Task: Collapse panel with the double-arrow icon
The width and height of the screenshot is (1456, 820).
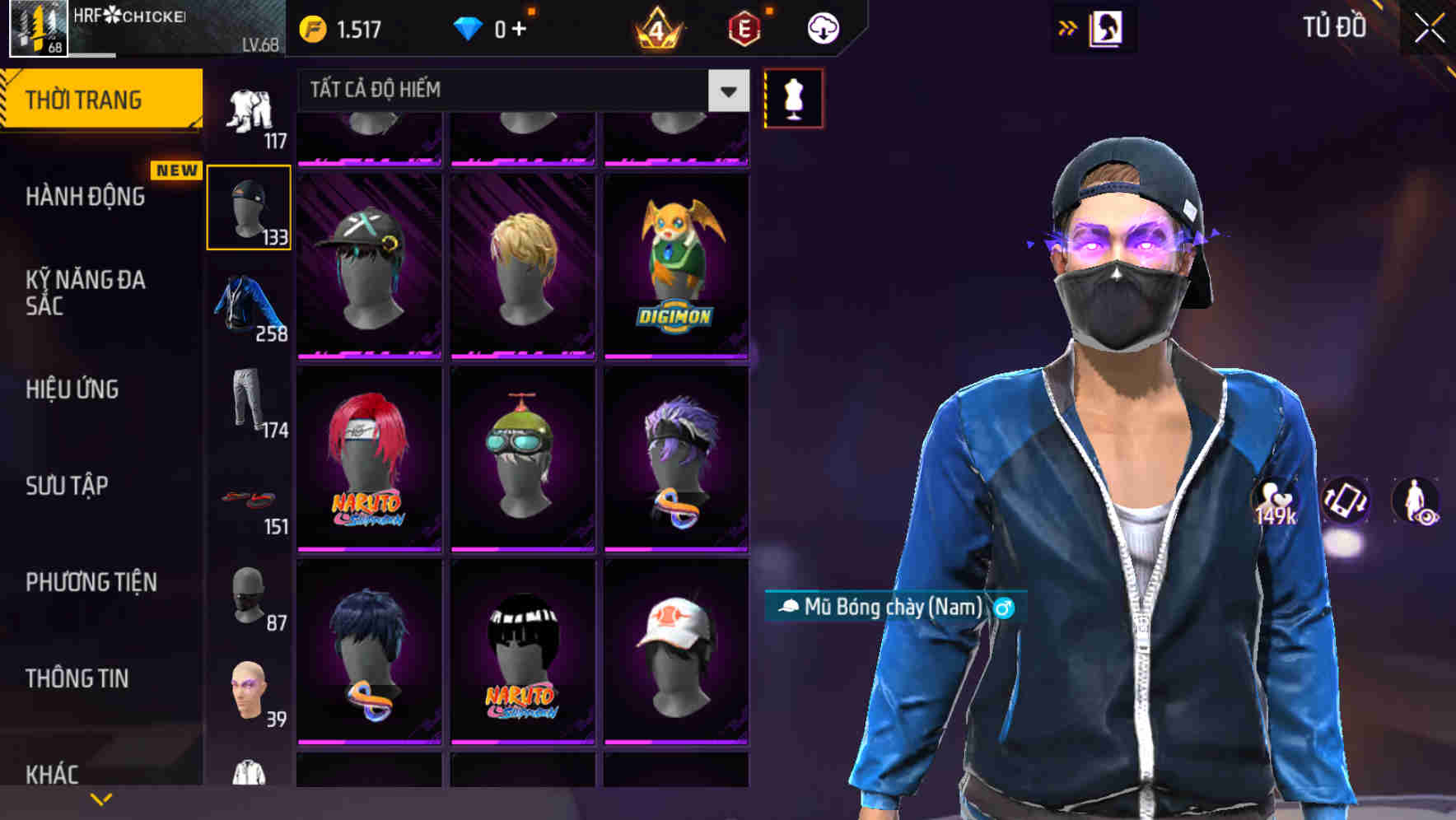Action: tap(1068, 26)
